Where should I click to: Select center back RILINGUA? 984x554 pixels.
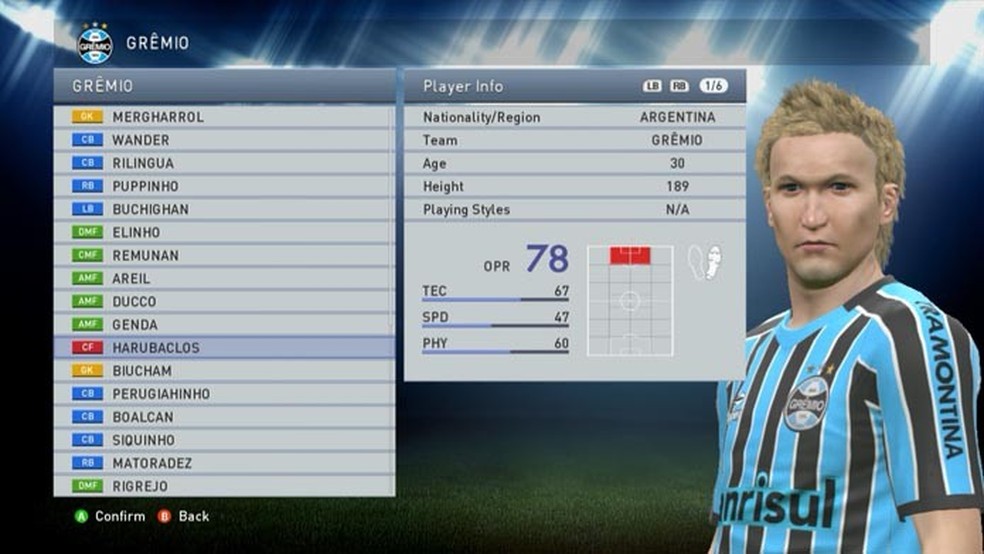point(143,163)
